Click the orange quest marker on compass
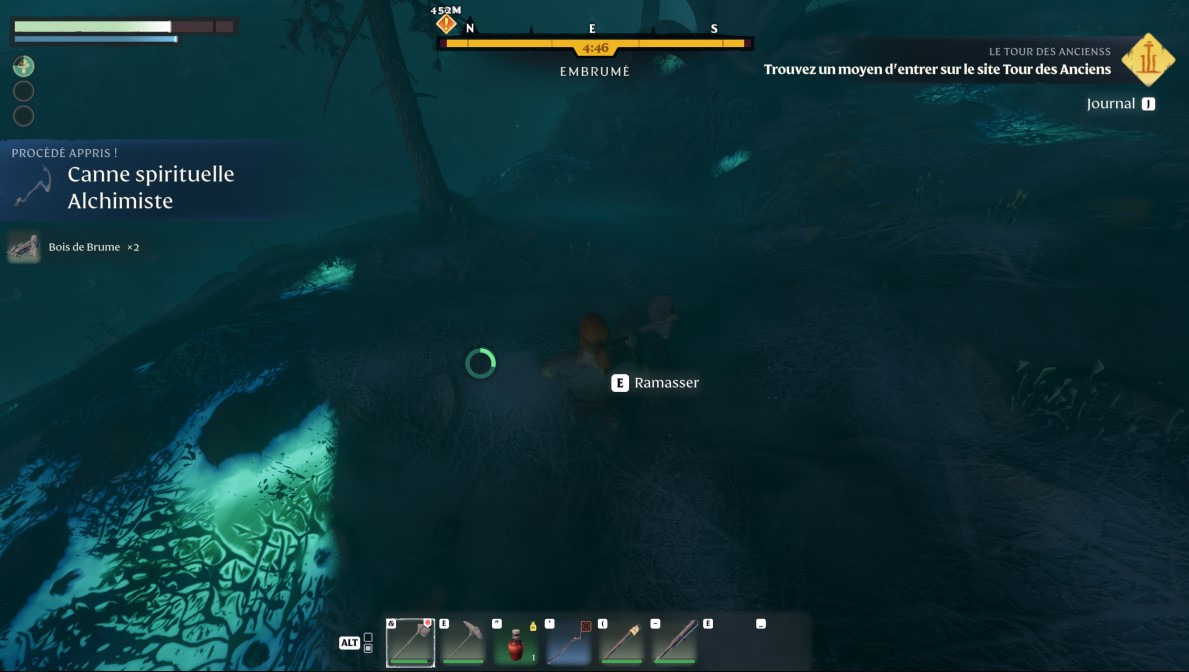1189x672 pixels. coord(446,22)
